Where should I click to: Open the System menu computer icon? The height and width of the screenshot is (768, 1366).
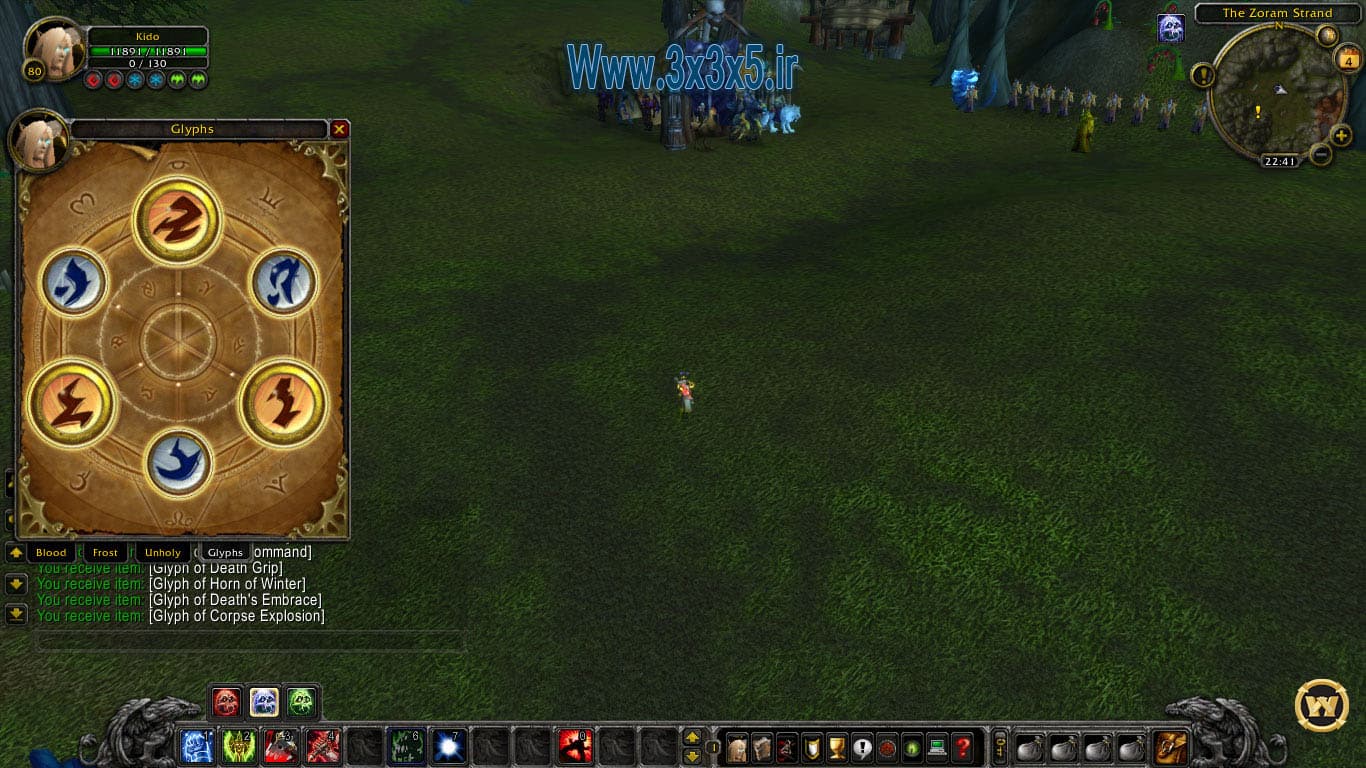(x=937, y=747)
